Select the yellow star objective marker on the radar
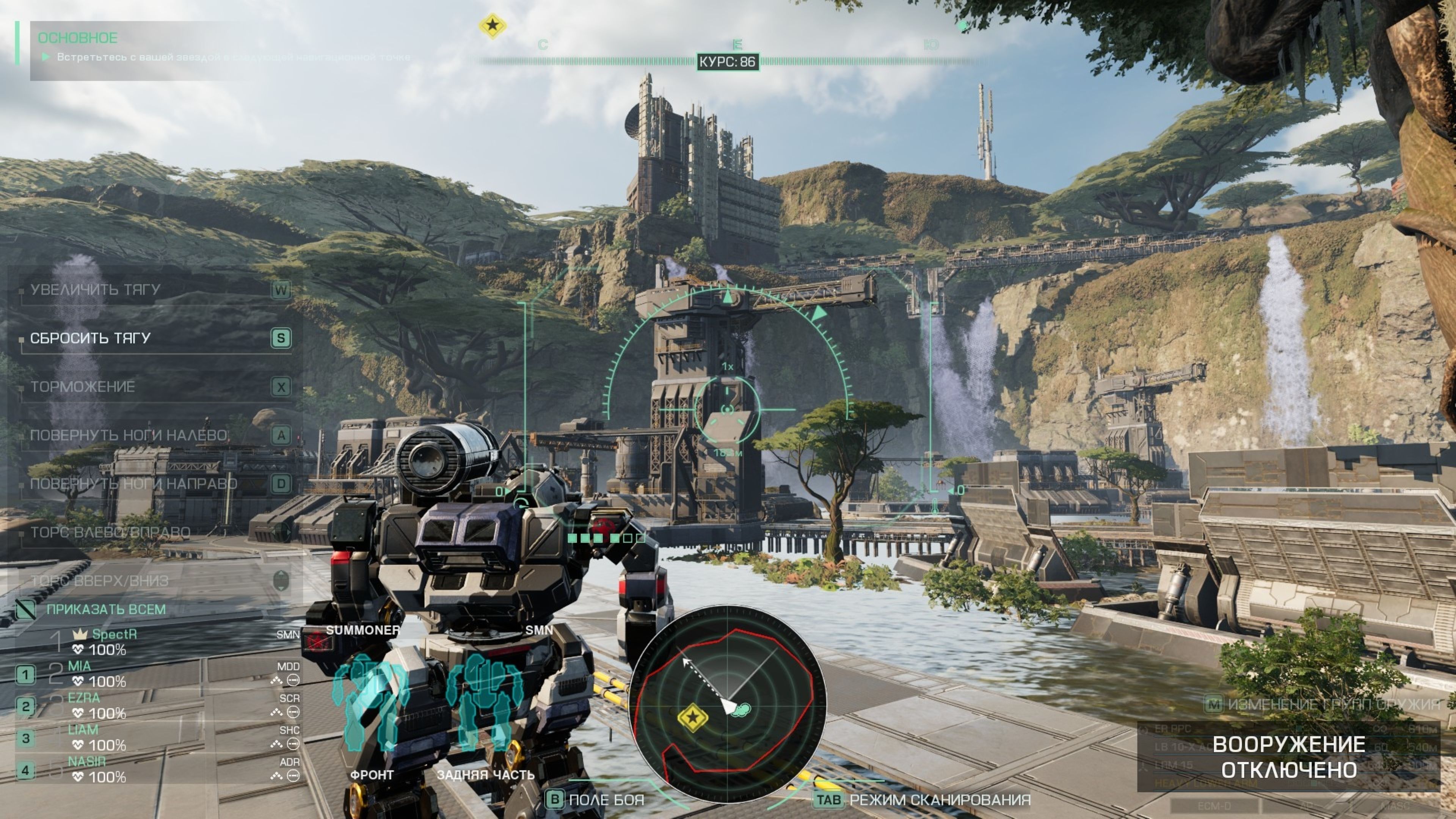This screenshot has height=819, width=1456. coord(692,717)
